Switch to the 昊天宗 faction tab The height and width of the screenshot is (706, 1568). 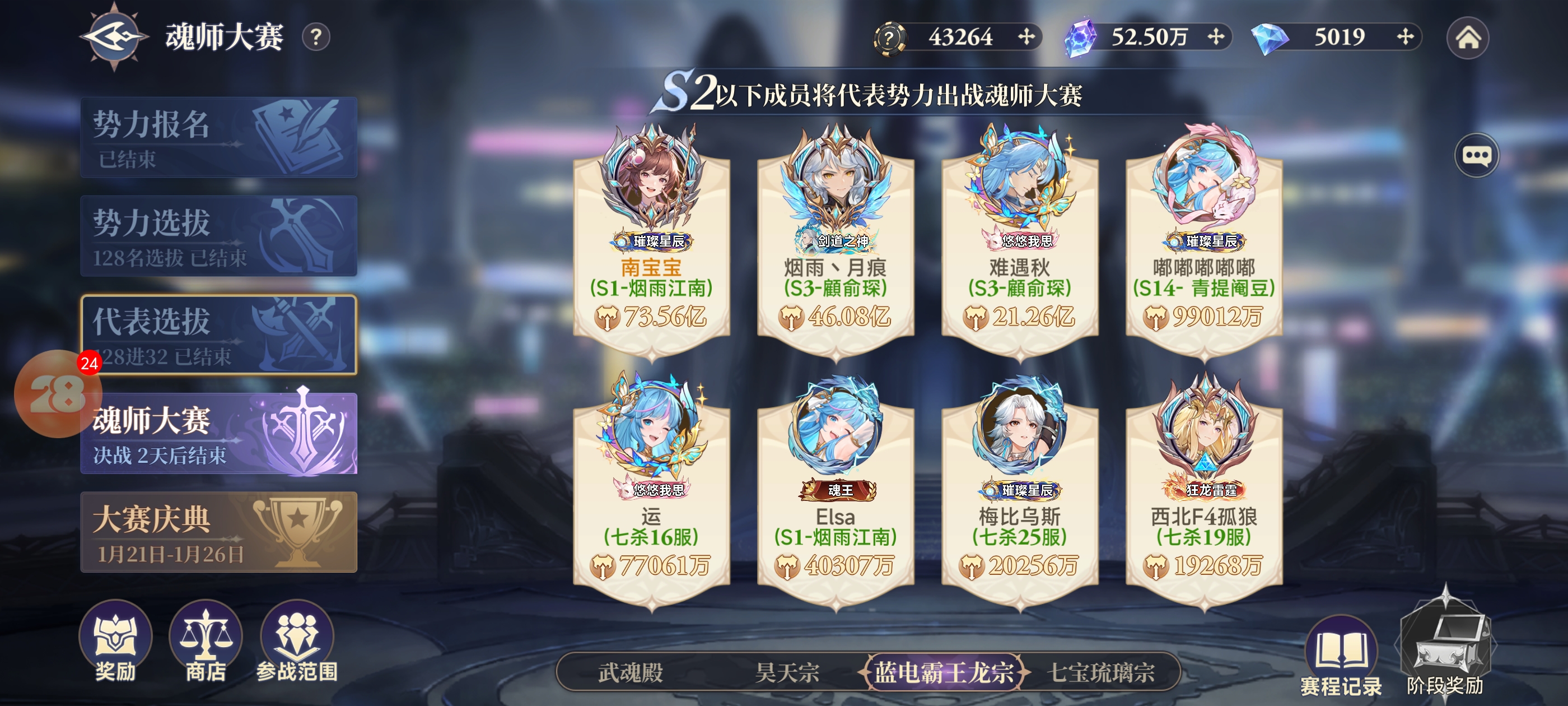(786, 672)
